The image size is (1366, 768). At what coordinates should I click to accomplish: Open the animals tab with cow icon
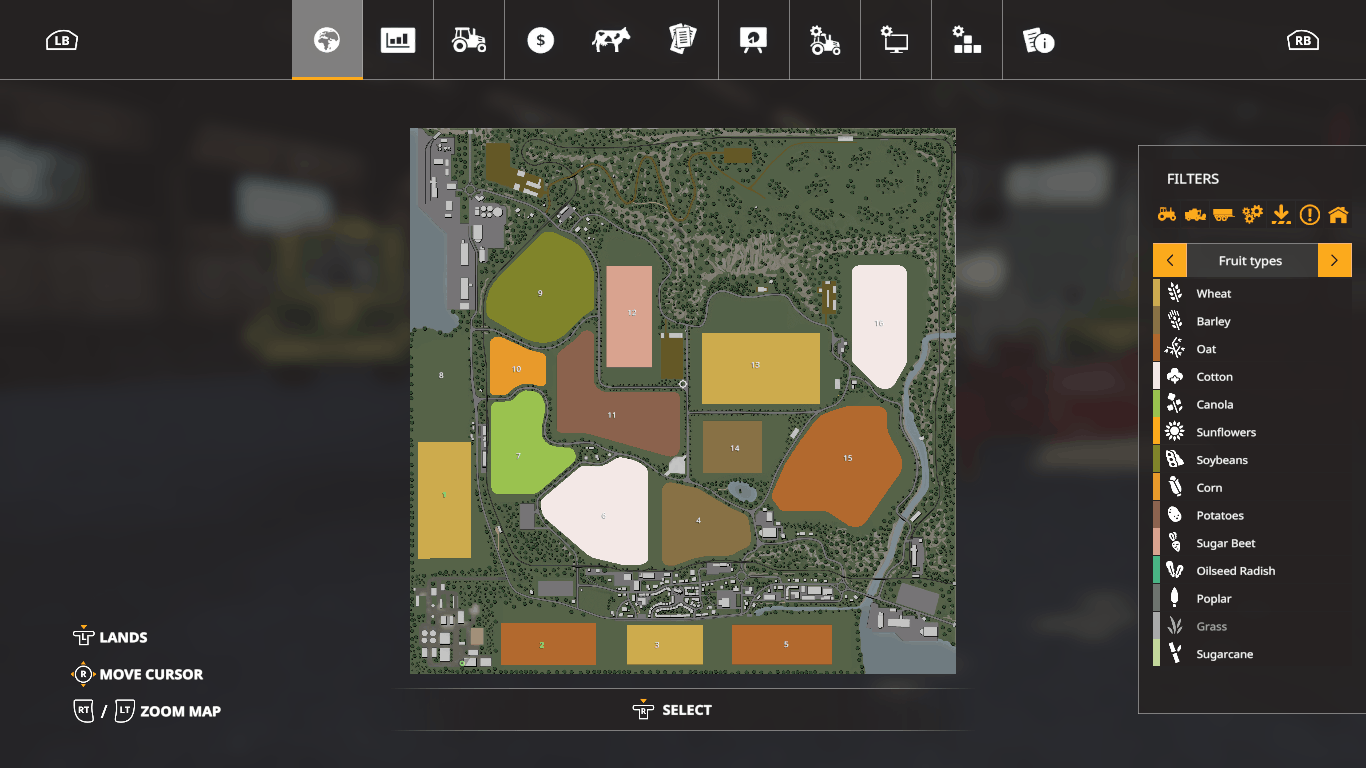(x=611, y=40)
